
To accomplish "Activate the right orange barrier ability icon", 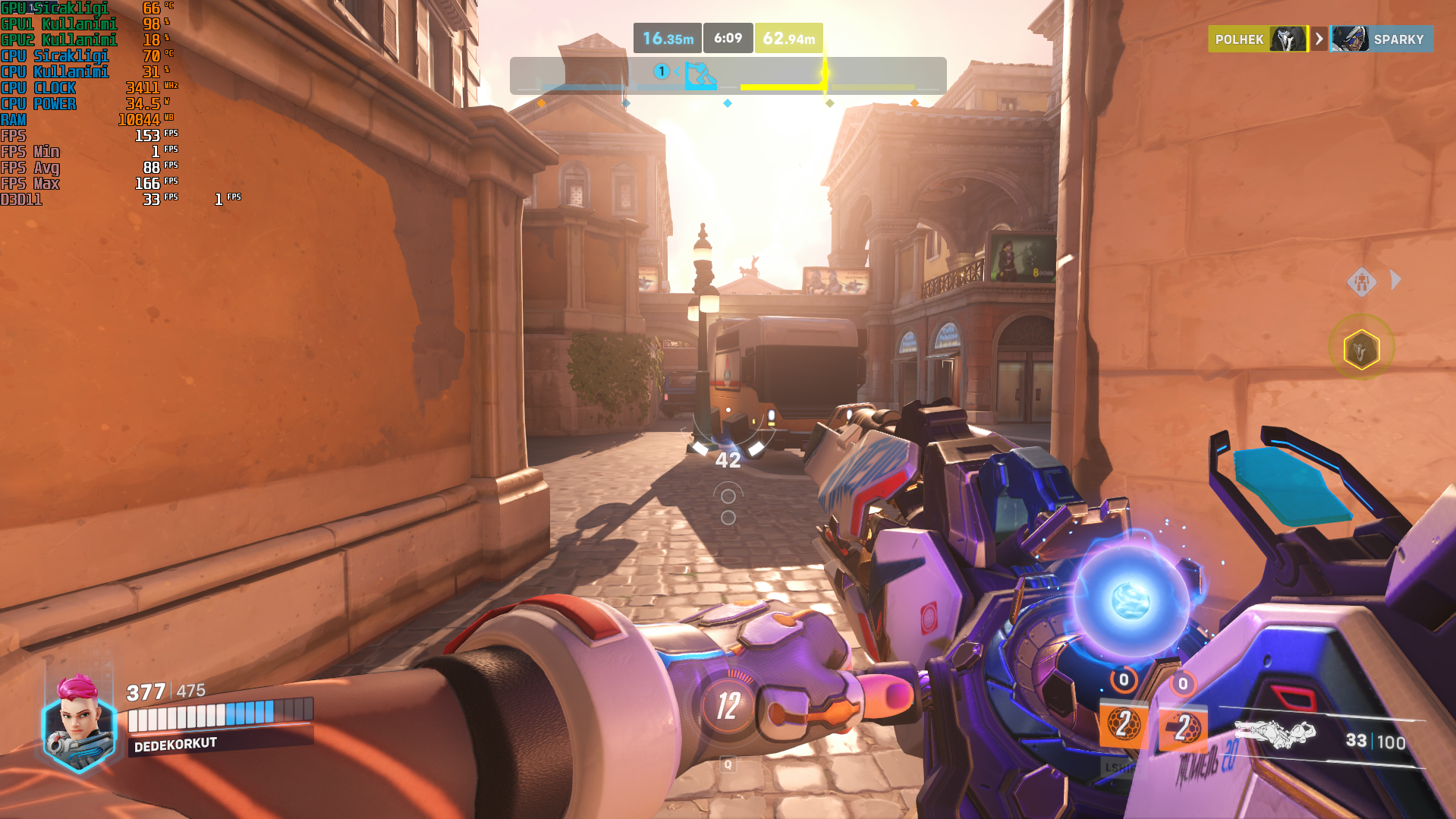I will (1182, 729).
